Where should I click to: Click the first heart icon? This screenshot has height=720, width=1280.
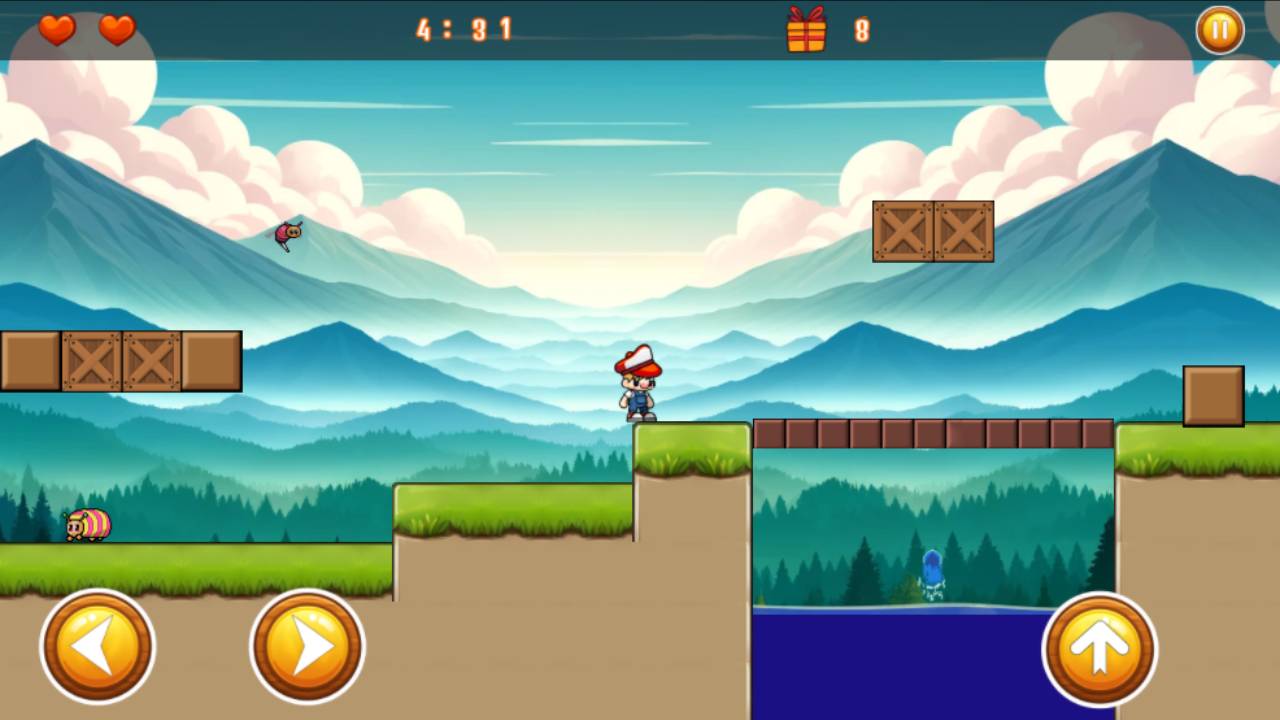click(56, 31)
